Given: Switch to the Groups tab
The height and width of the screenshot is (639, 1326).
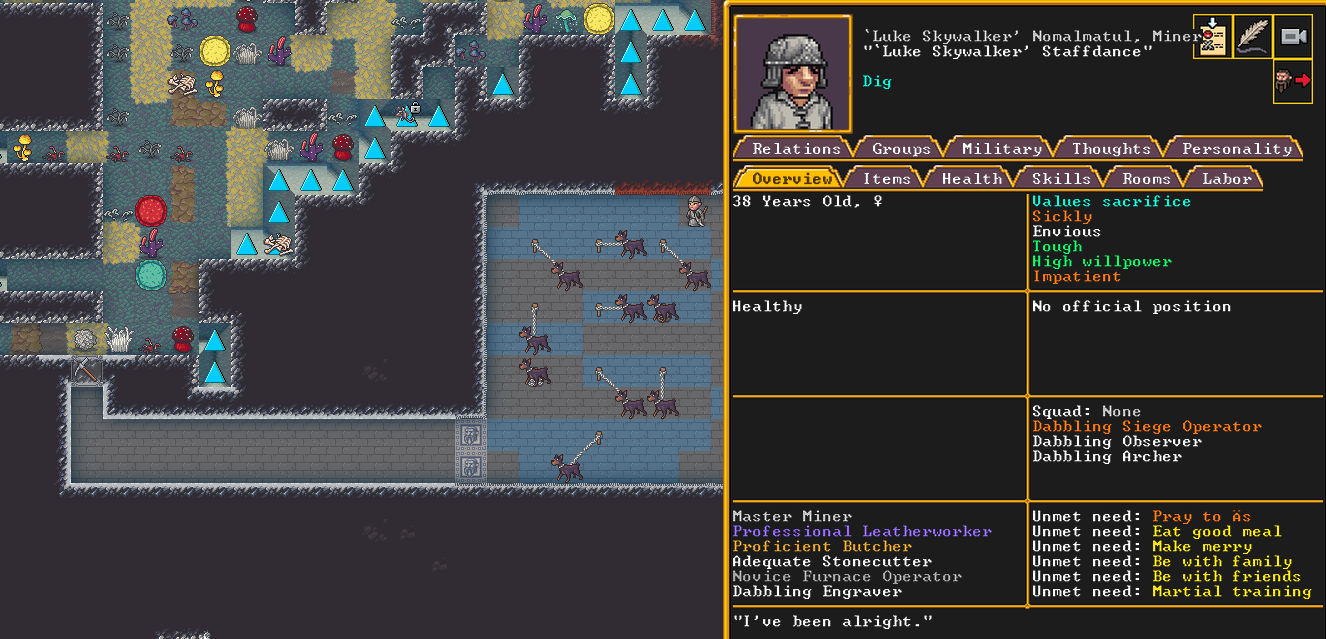Looking at the screenshot, I should tap(901, 149).
